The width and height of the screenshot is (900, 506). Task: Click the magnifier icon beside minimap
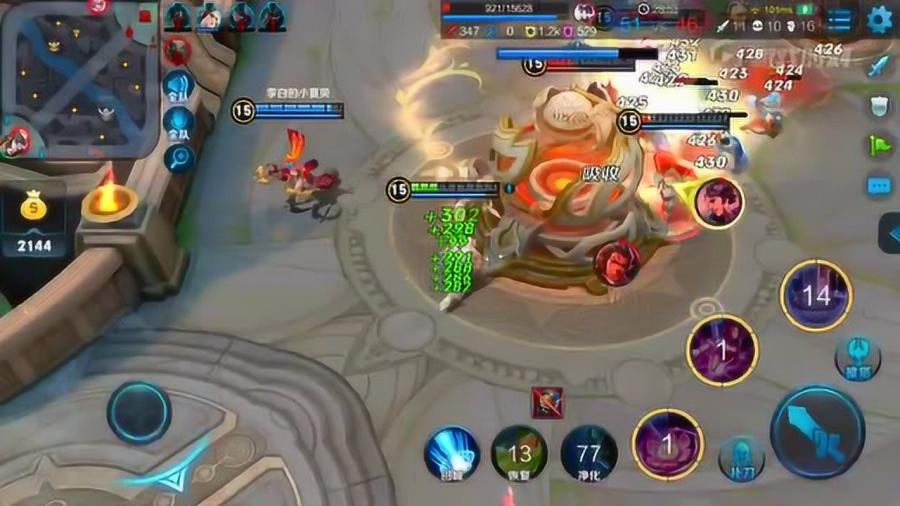pyautogui.click(x=178, y=158)
